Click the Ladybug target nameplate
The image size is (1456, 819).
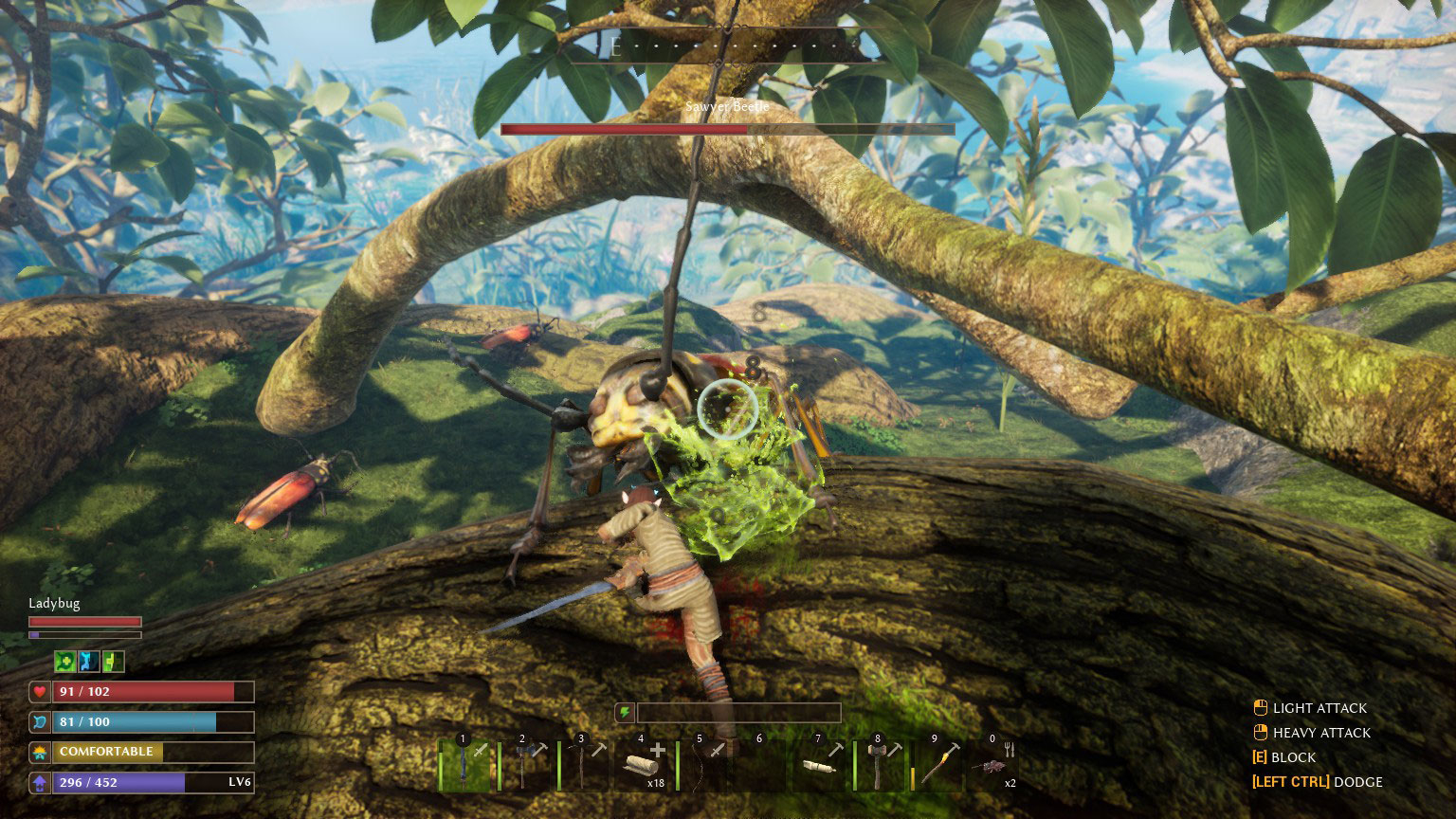point(53,604)
